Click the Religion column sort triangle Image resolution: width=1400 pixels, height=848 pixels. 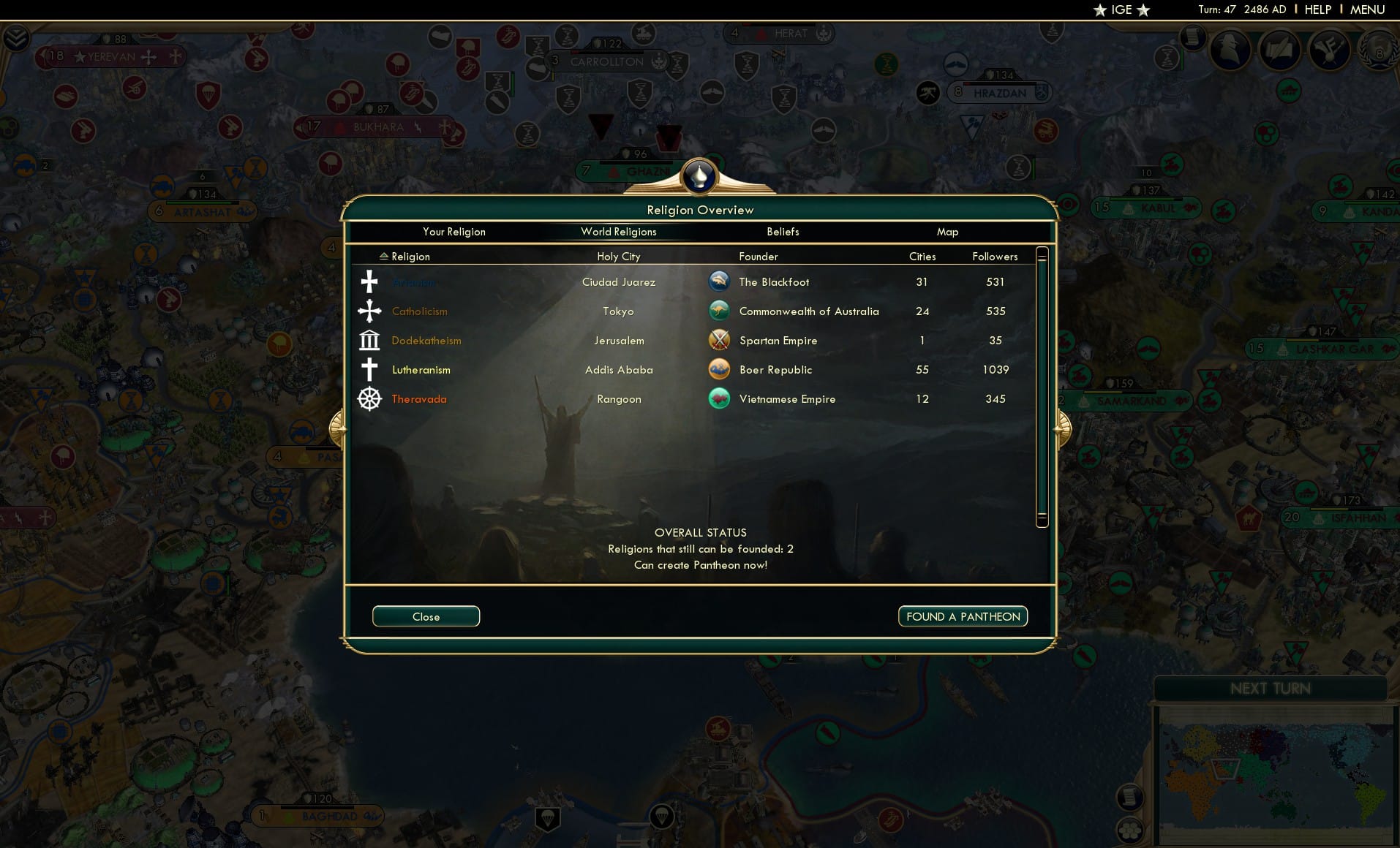pyautogui.click(x=383, y=256)
